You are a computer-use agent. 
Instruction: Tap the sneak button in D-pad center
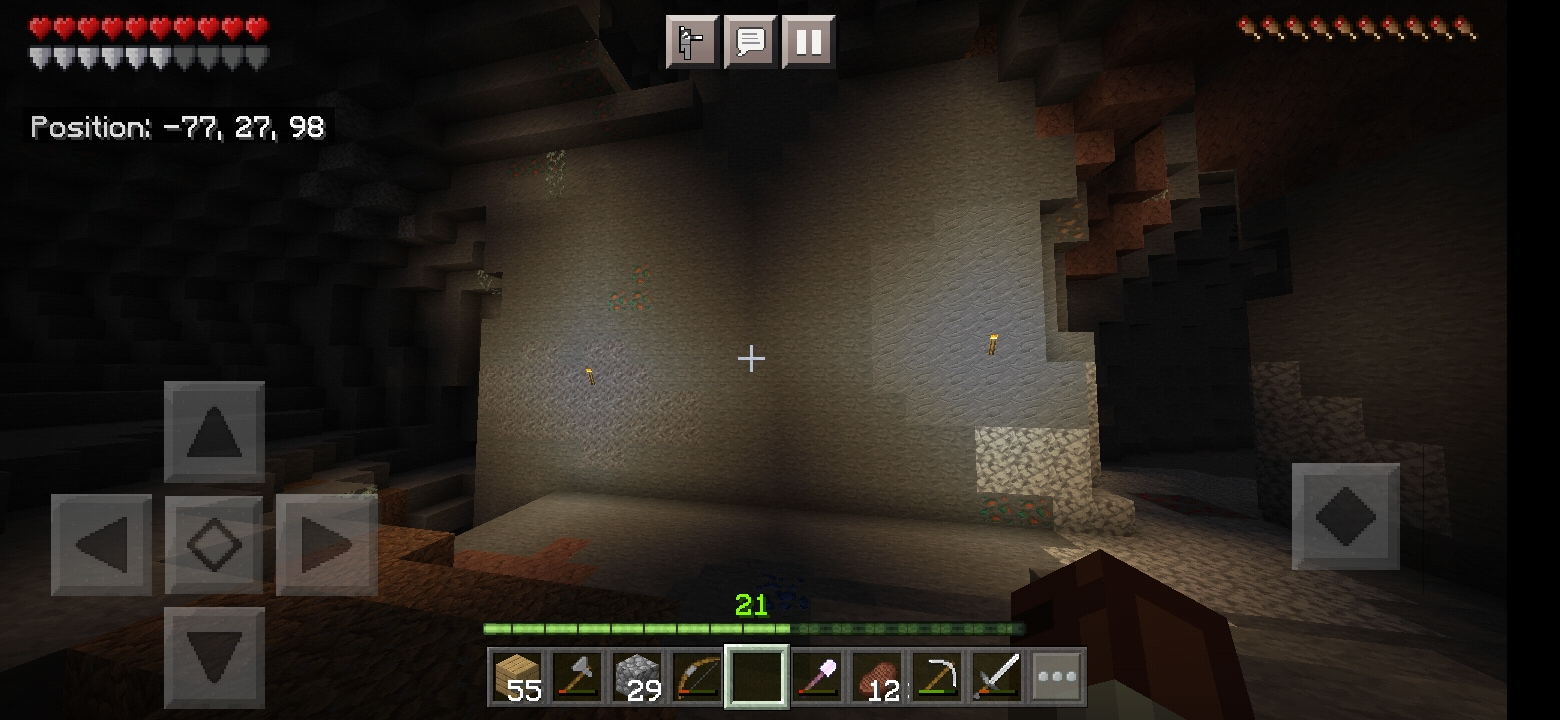(214, 545)
